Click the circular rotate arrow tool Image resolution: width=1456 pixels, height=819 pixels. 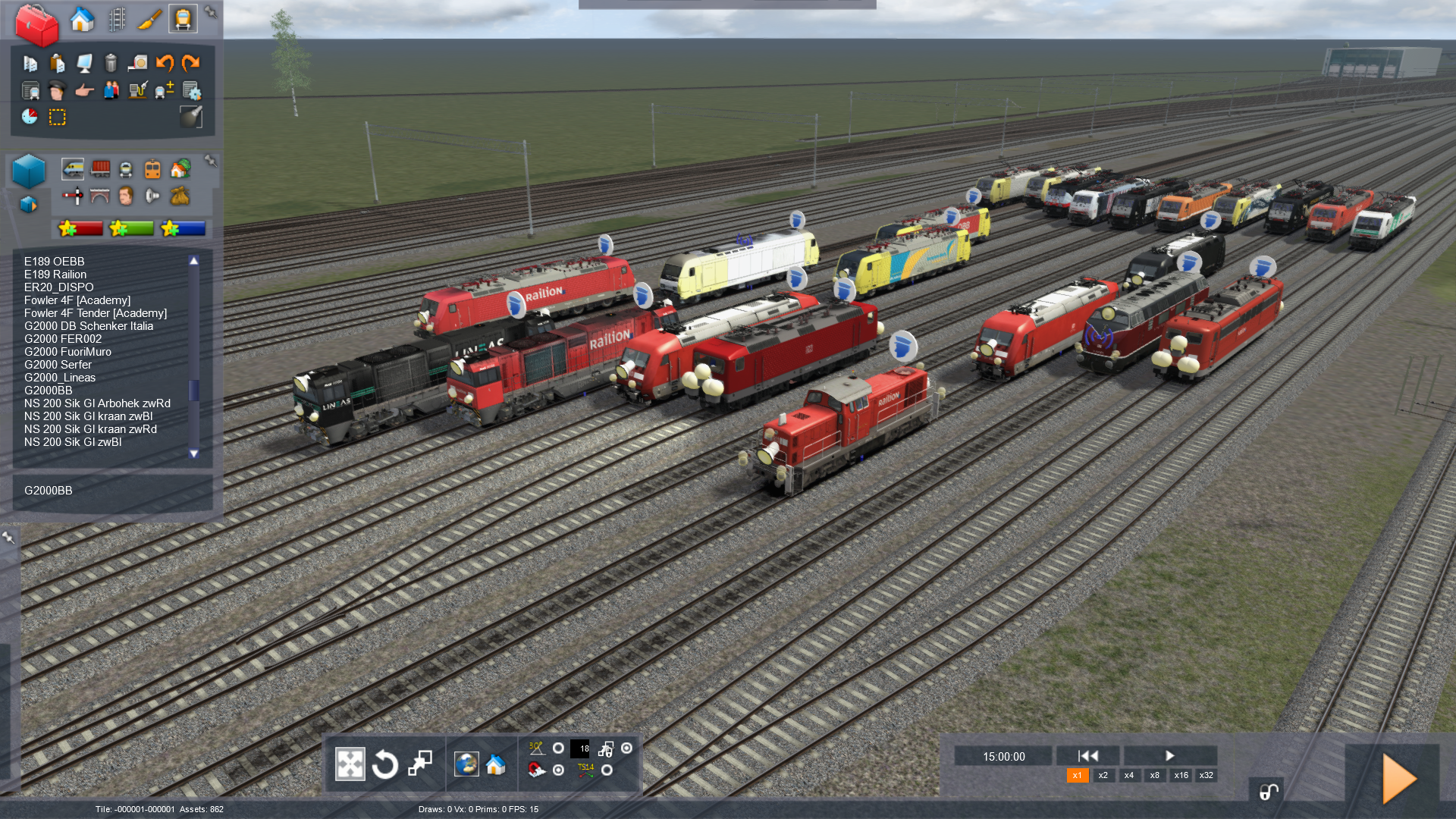(x=385, y=764)
